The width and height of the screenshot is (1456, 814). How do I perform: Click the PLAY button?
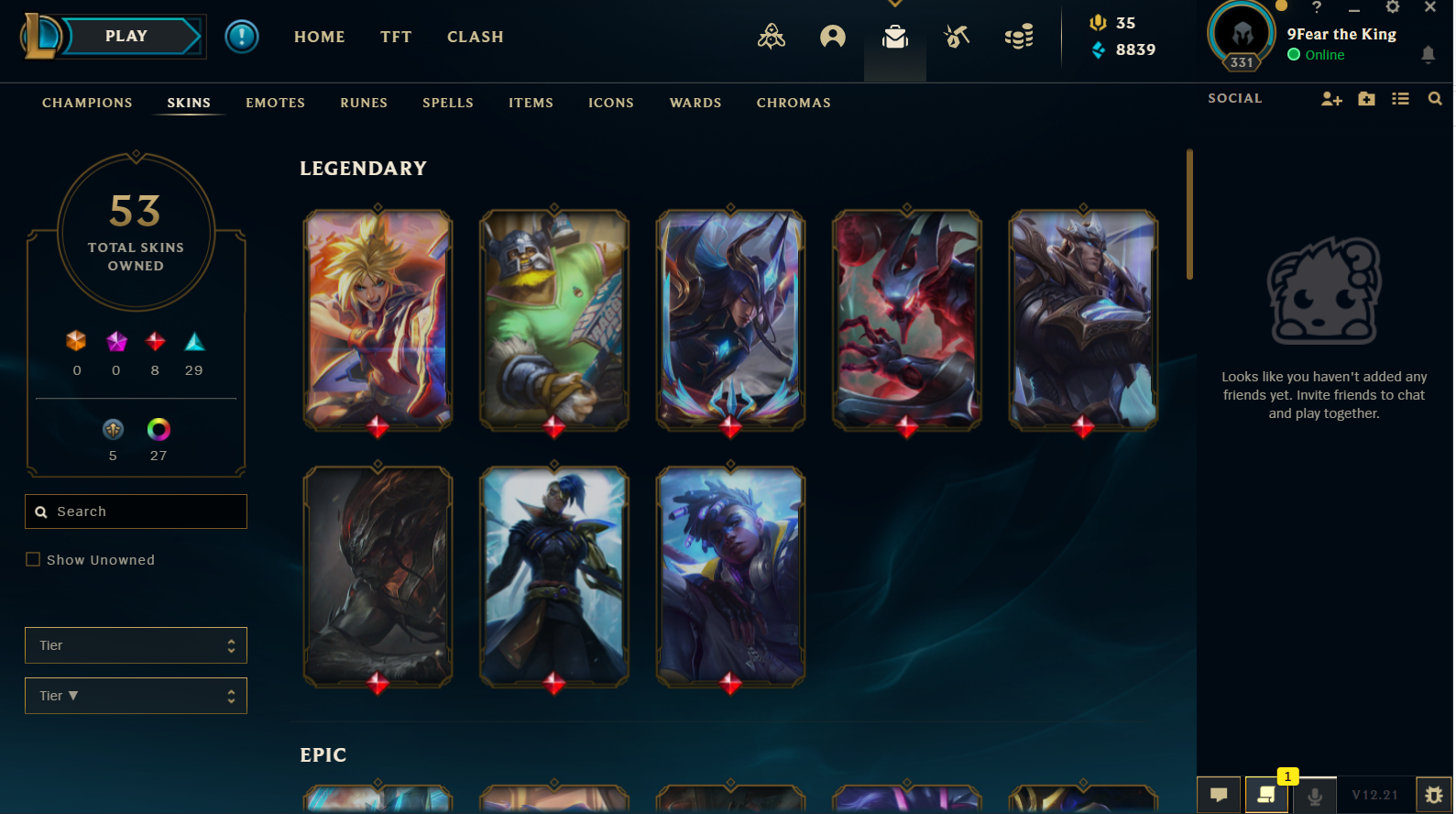[x=127, y=37]
